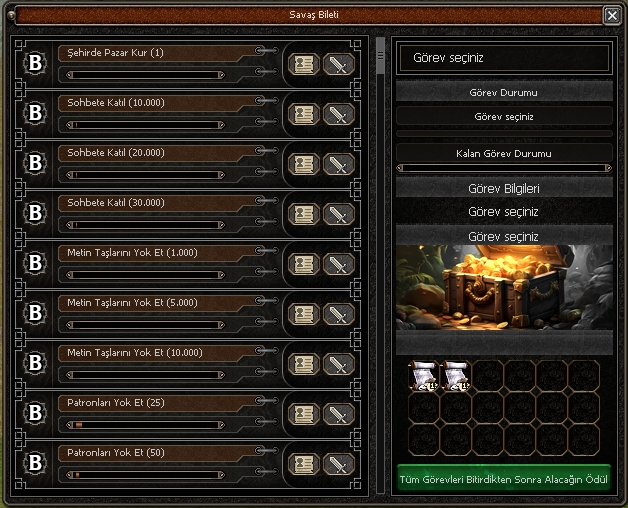The height and width of the screenshot is (508, 628).
Task: Choose Metin Taşlarını Yok Et (5.000) mission
Action: [x=150, y=303]
